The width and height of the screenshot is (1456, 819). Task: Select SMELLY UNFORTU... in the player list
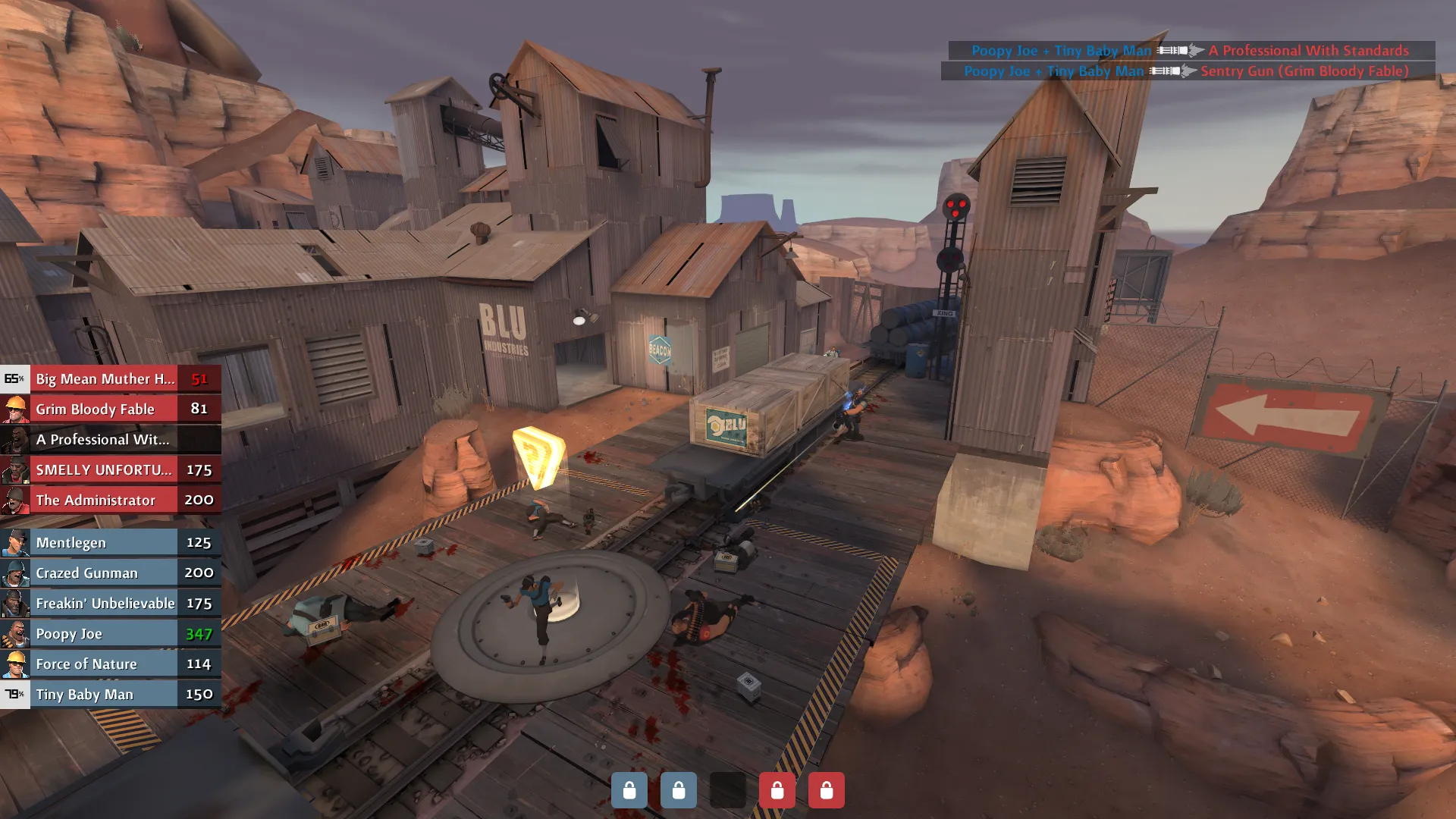[111, 469]
